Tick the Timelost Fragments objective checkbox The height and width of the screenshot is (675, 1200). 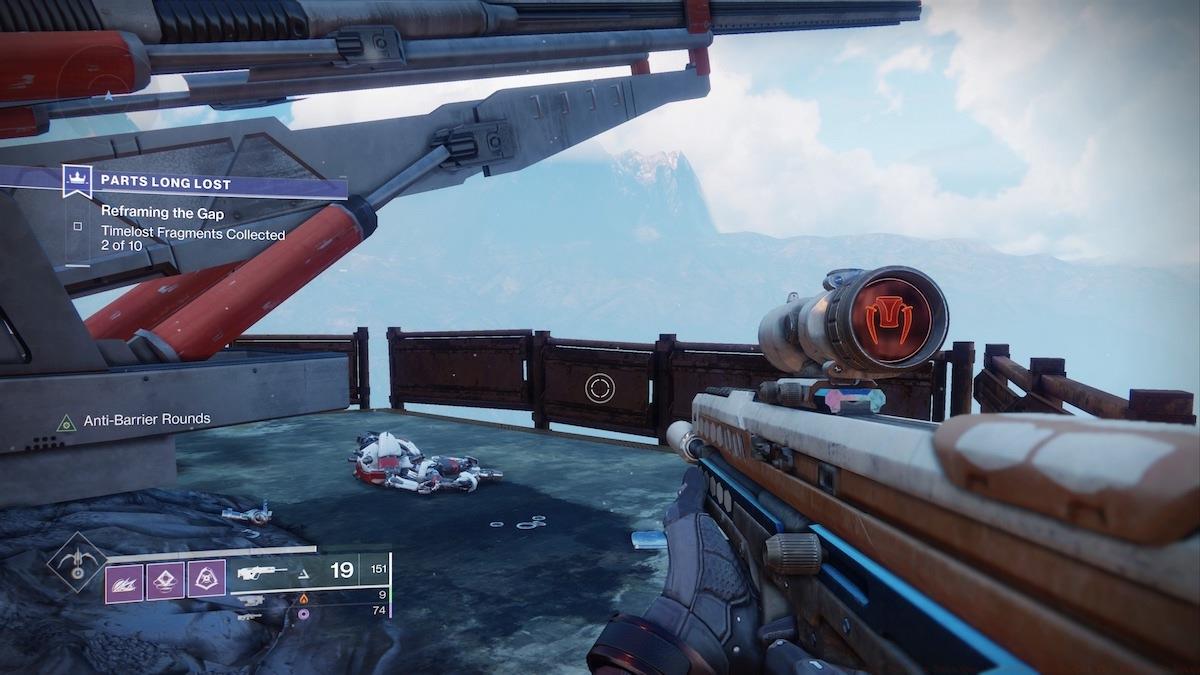[77, 226]
